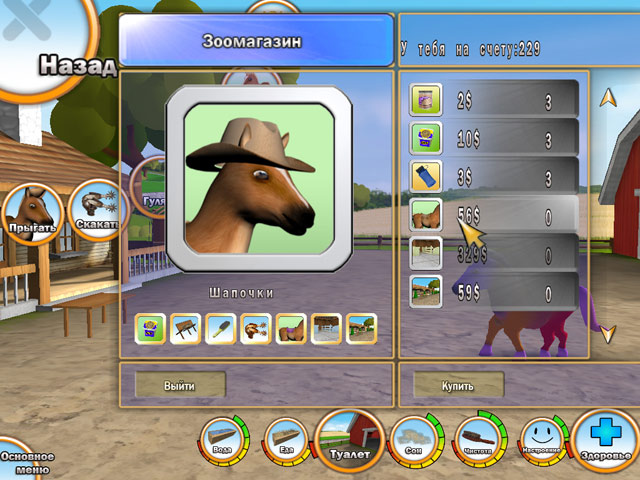Image resolution: width=640 pixels, height=480 pixels.
Task: Select the 2$ can item row
Action: point(495,101)
